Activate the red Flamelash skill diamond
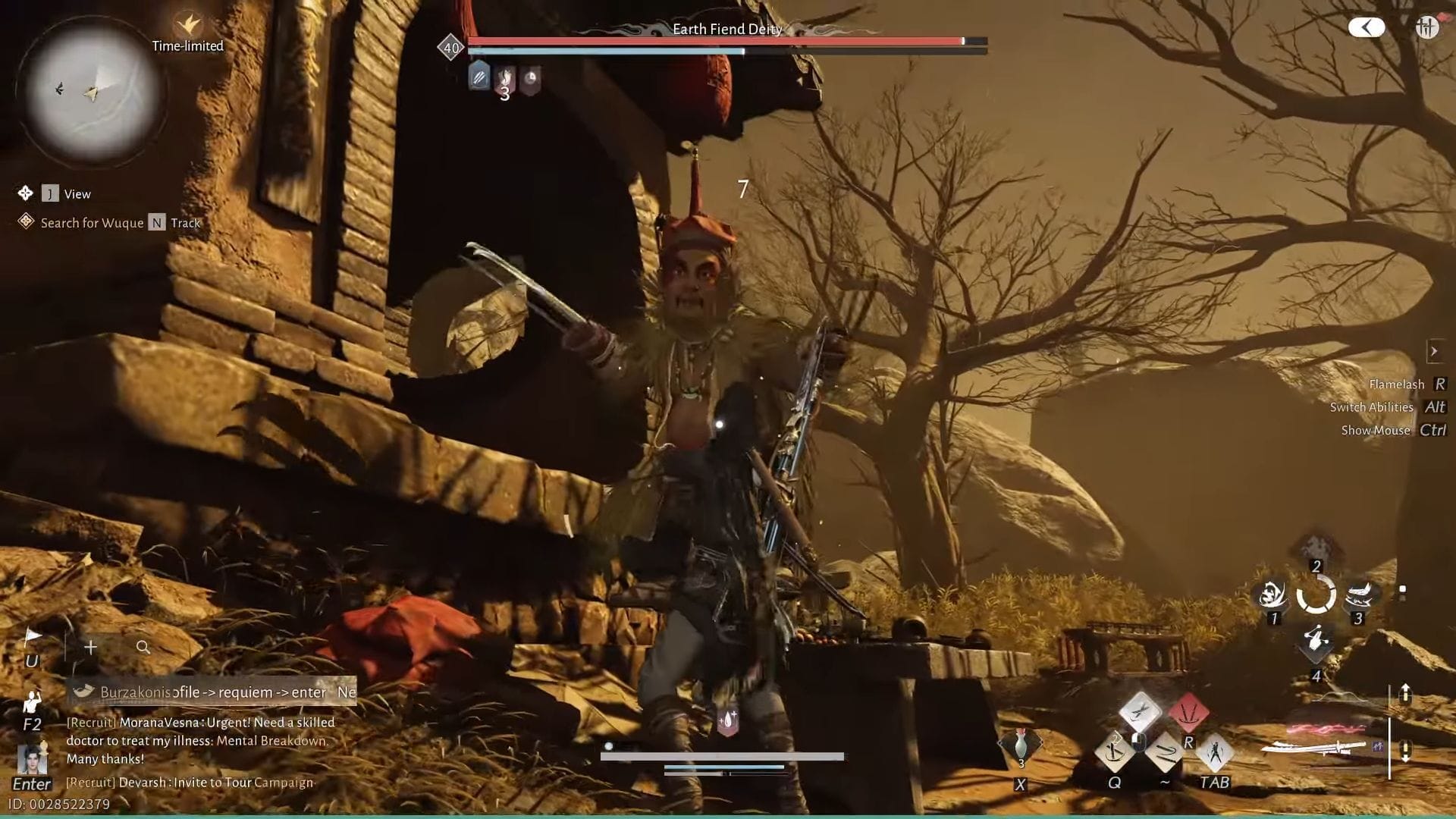This screenshot has height=819, width=1456. click(1188, 713)
